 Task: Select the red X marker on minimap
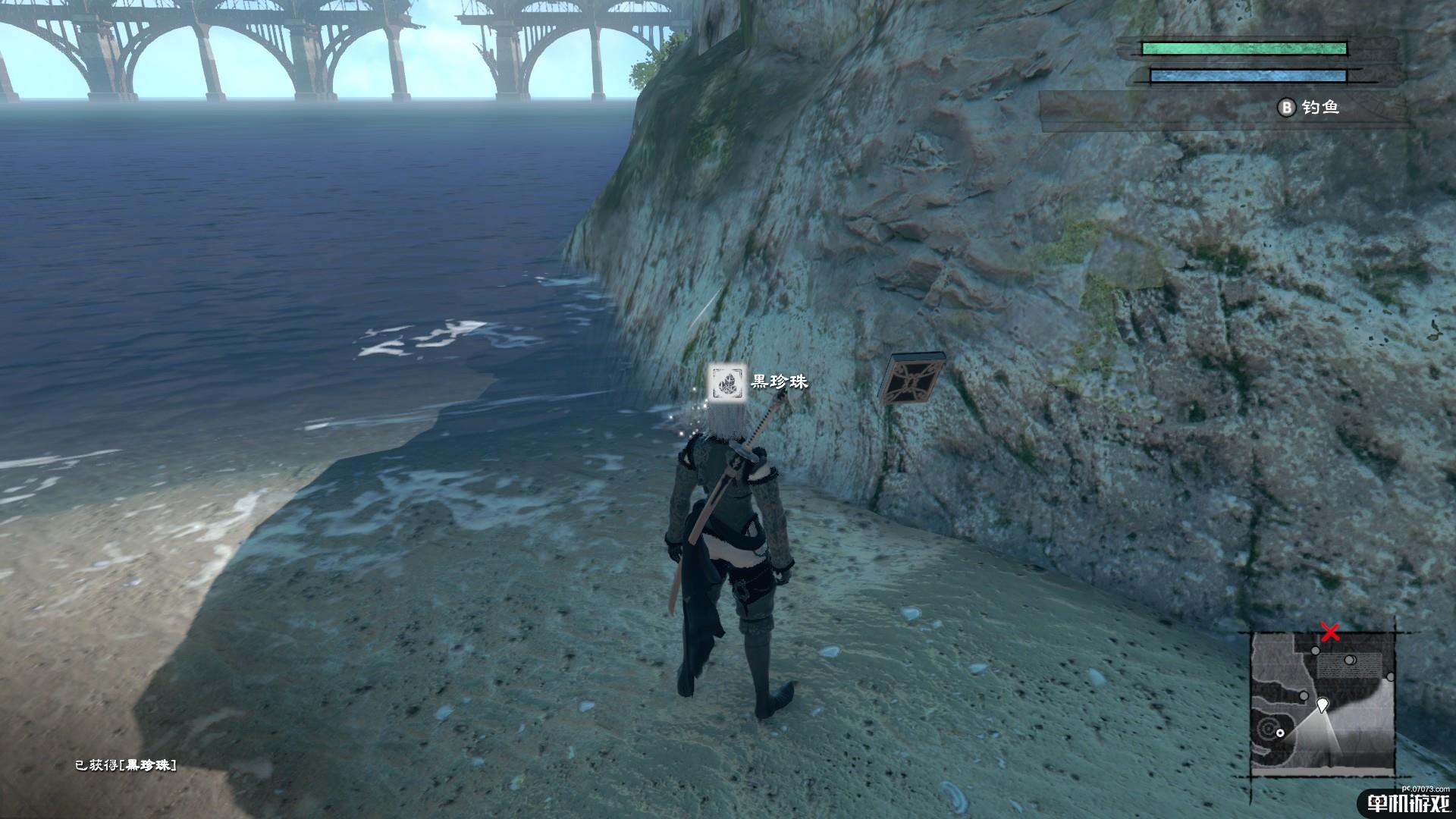1329,631
